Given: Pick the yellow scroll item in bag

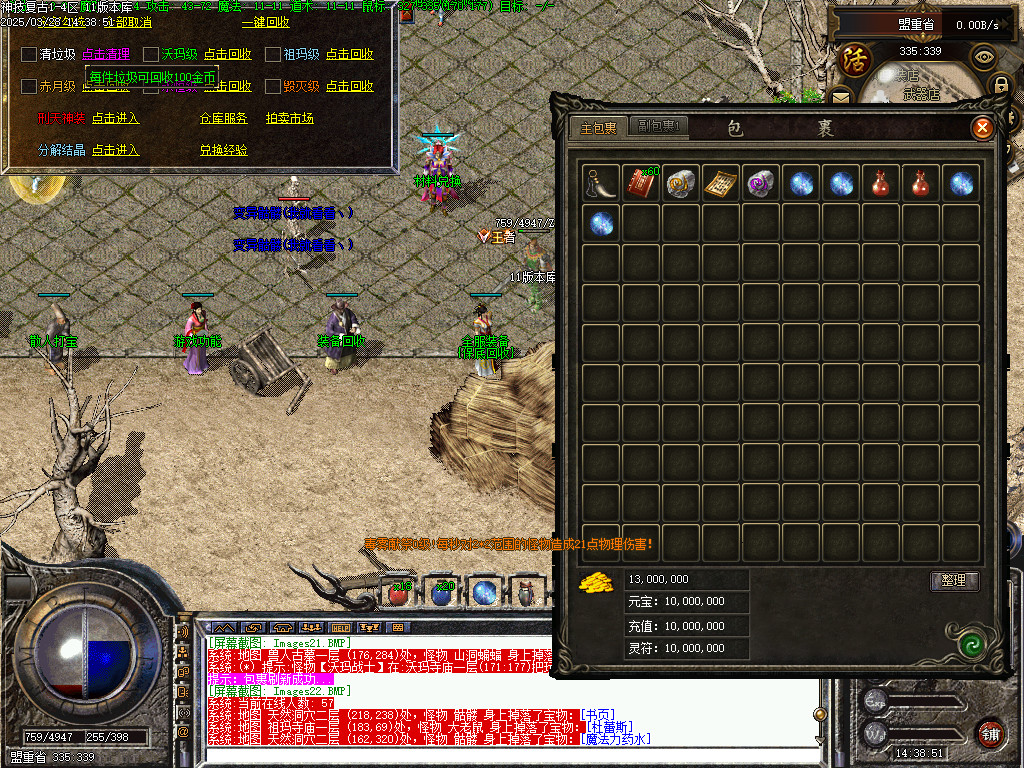Looking at the screenshot, I should pos(720,183).
